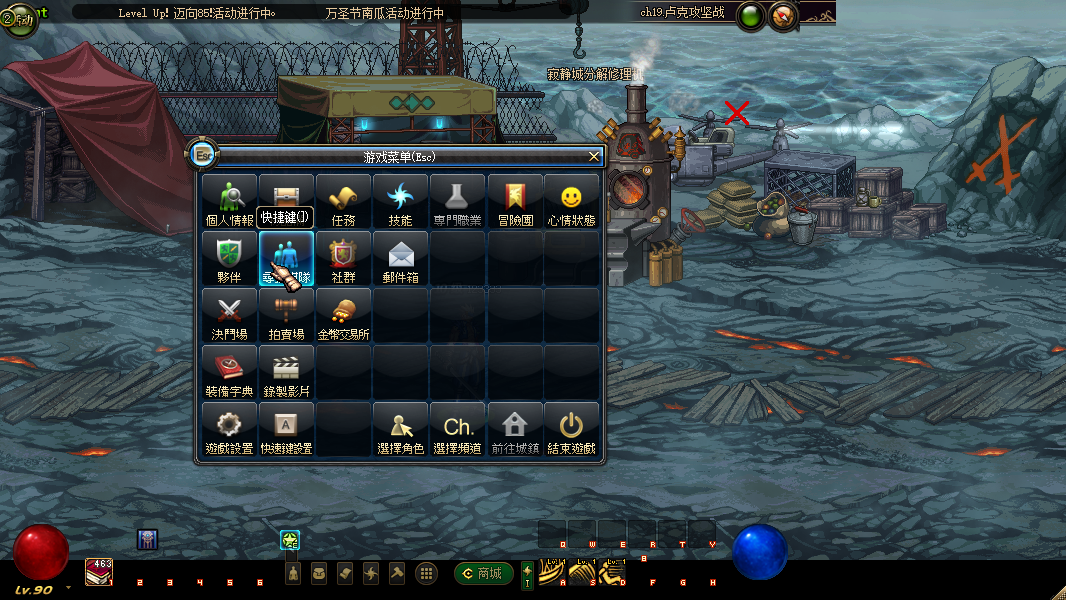Image resolution: width=1066 pixels, height=600 pixels.
Task: Select the 冒險團 adventure group entry
Action: (x=515, y=202)
